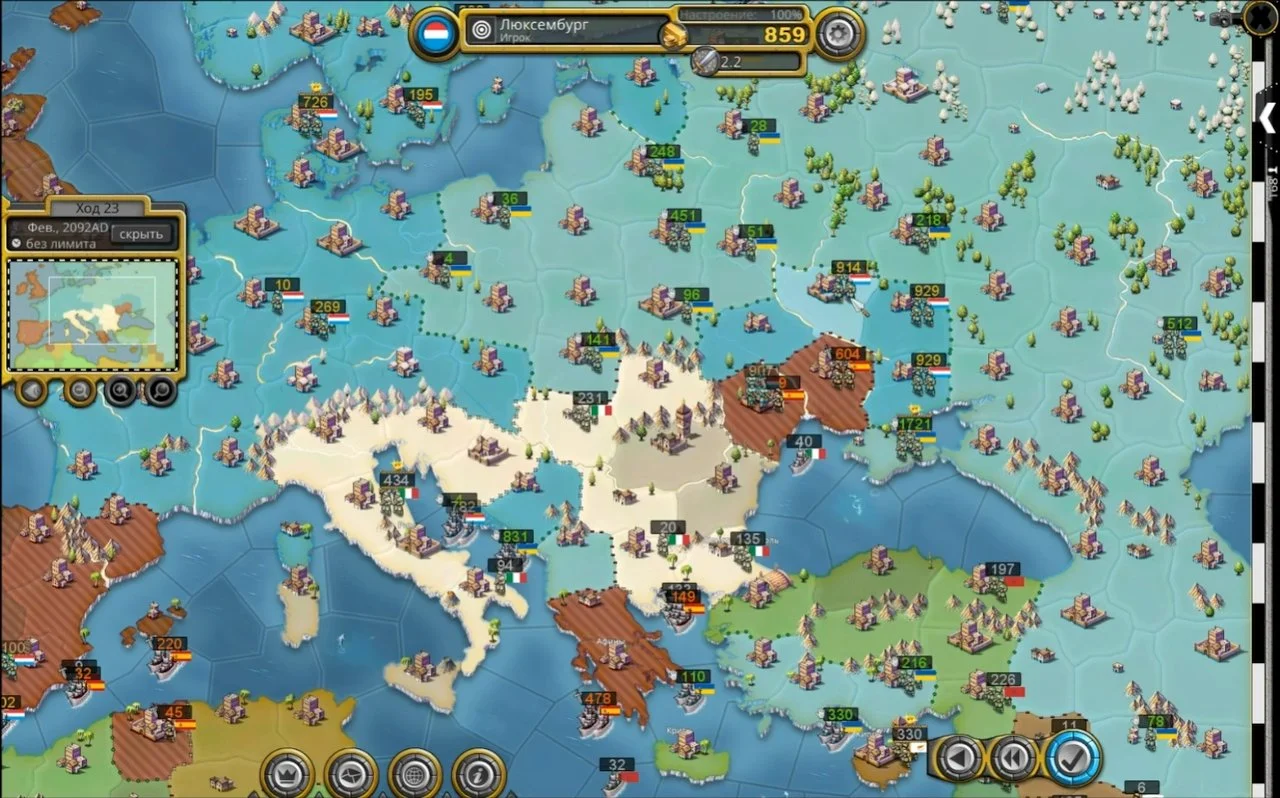Confirm end of turn with checkmark button

click(x=1073, y=759)
